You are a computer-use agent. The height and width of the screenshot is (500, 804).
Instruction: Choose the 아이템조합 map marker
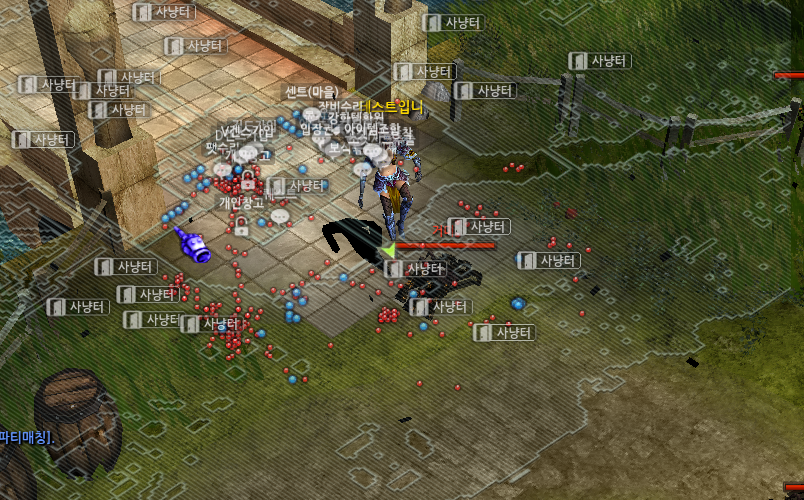371,130
